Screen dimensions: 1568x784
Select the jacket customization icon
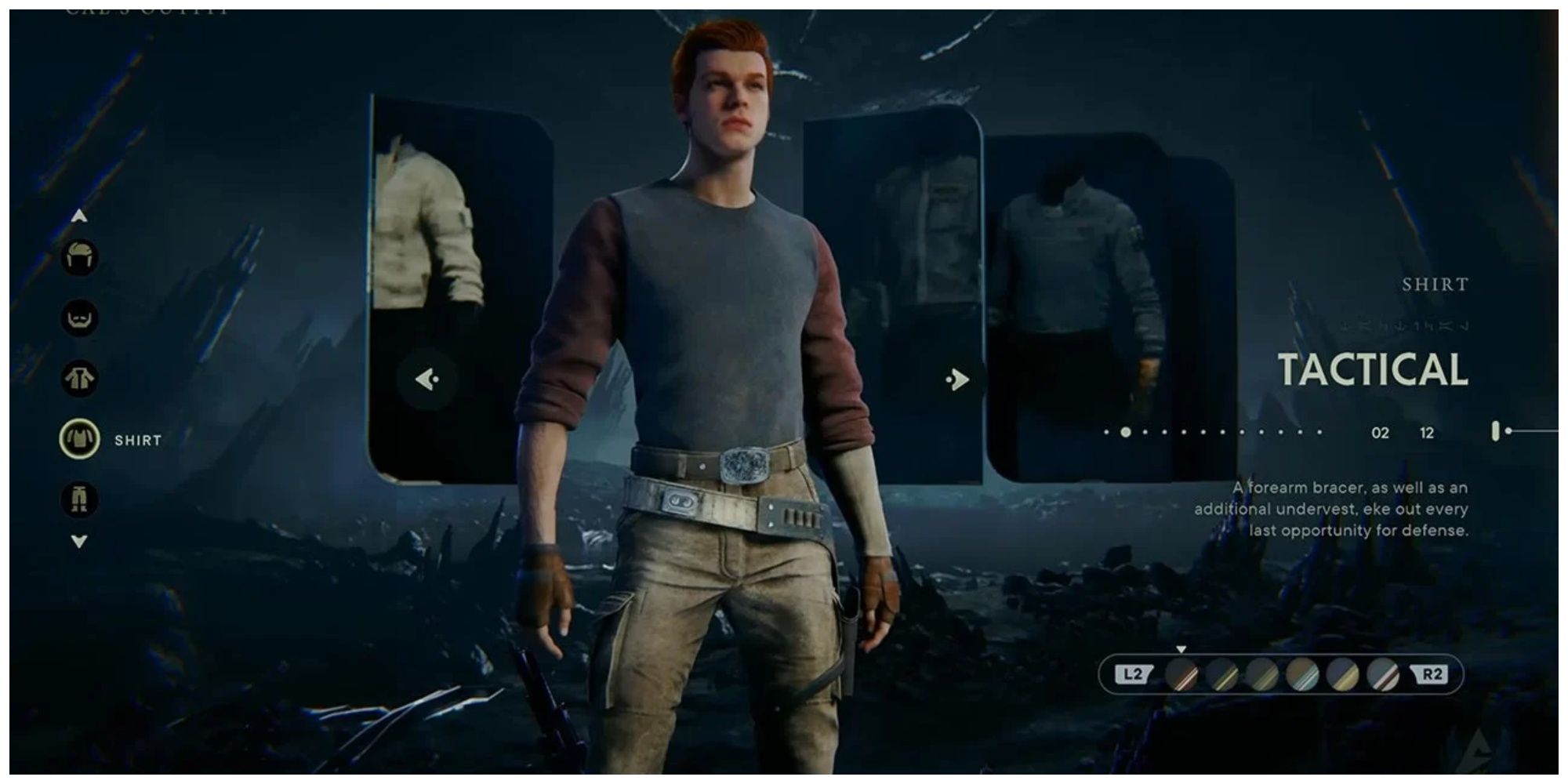coord(79,379)
